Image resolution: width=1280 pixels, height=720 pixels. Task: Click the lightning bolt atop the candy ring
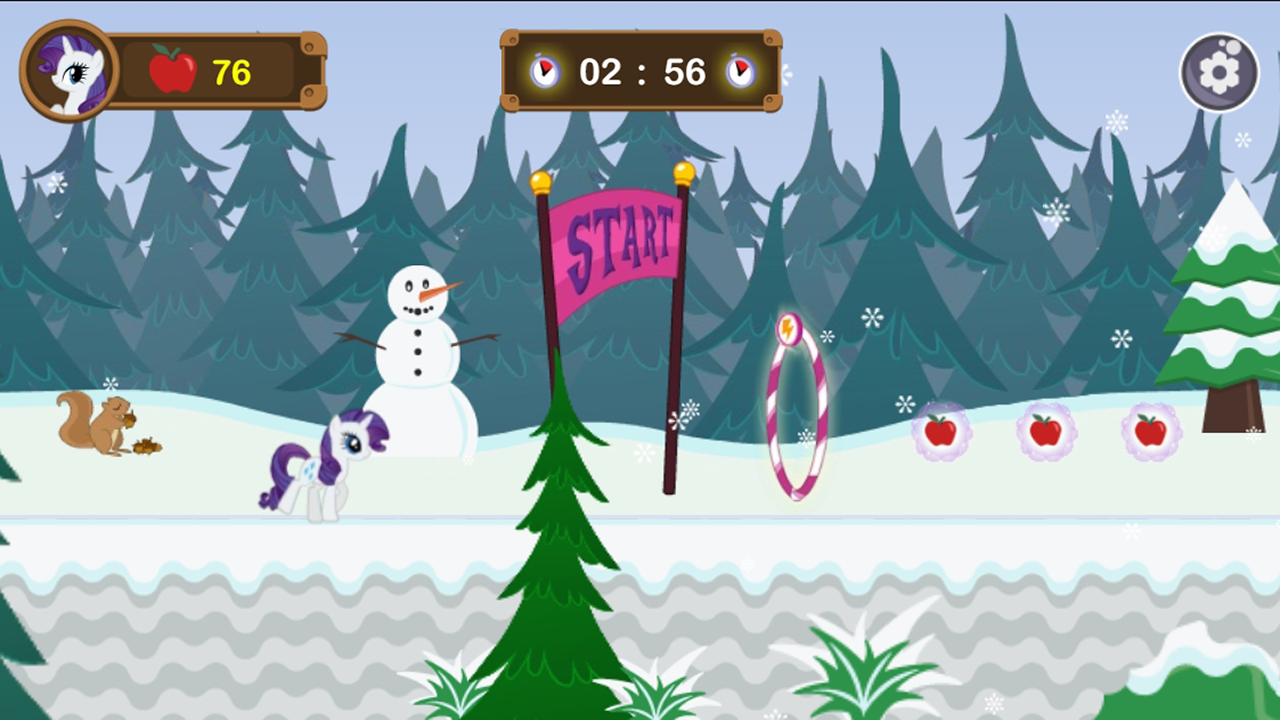click(x=789, y=327)
